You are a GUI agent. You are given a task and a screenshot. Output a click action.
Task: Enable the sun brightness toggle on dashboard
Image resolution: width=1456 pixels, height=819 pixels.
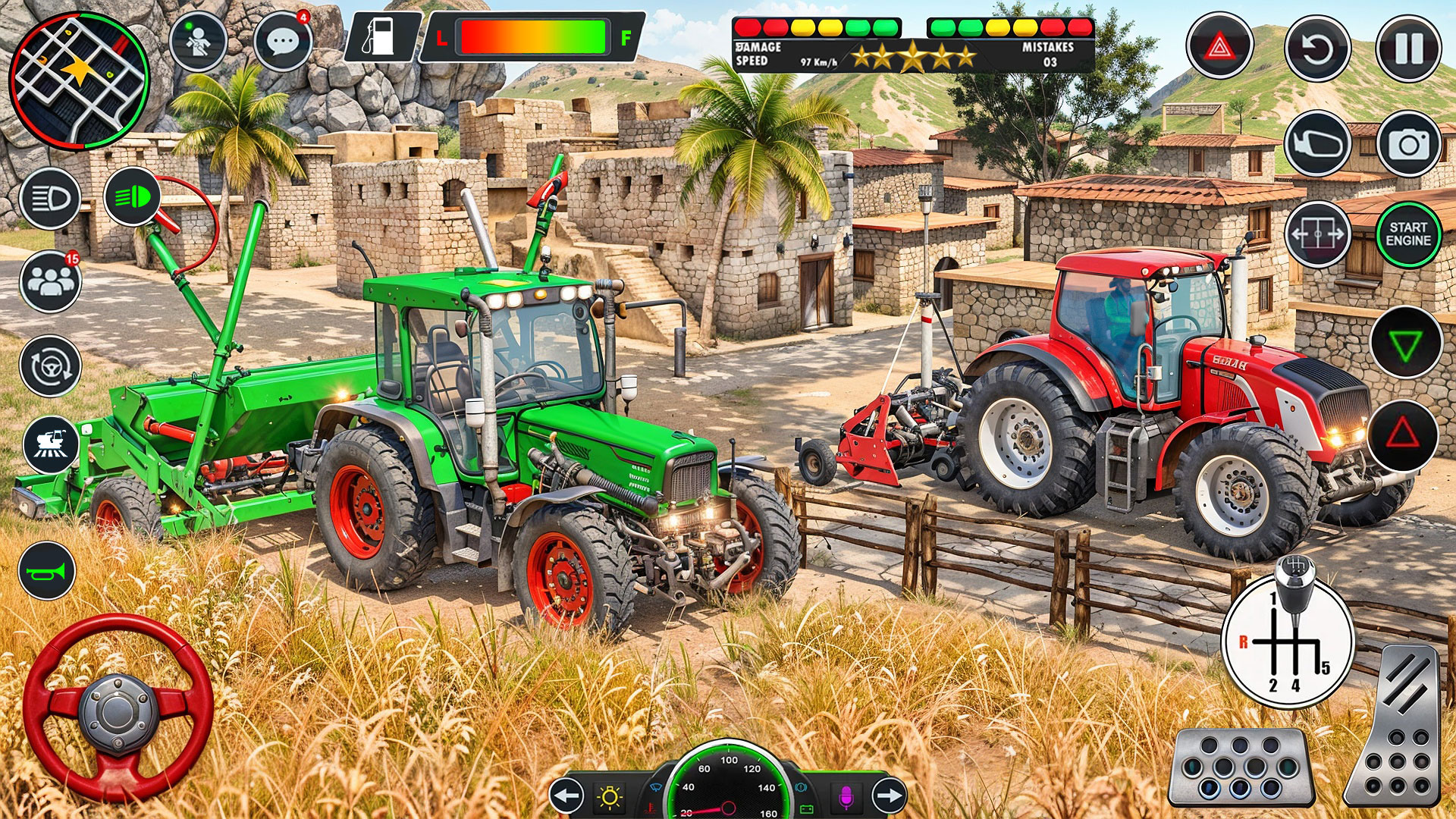coord(610,798)
